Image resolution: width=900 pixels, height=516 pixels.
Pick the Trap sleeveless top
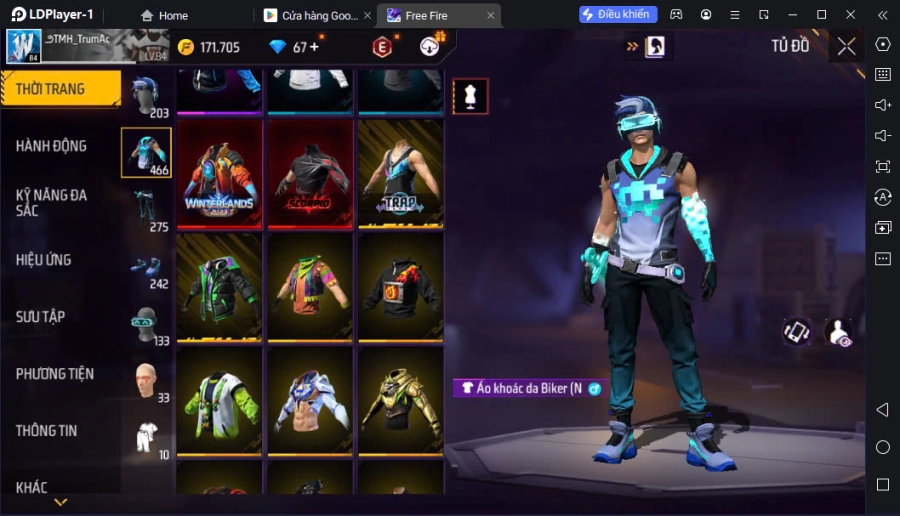[x=400, y=174]
